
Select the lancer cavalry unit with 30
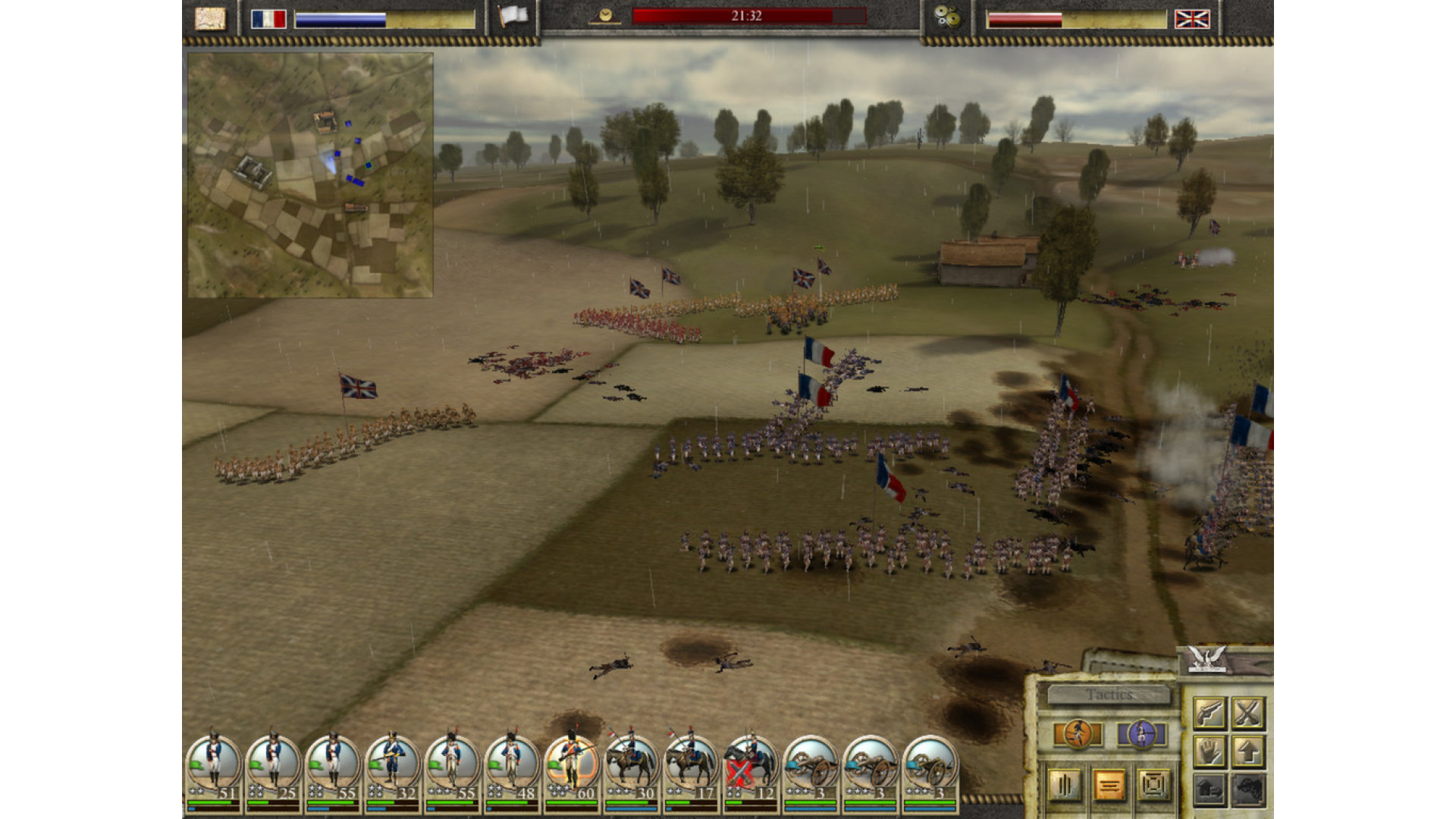coord(631,766)
